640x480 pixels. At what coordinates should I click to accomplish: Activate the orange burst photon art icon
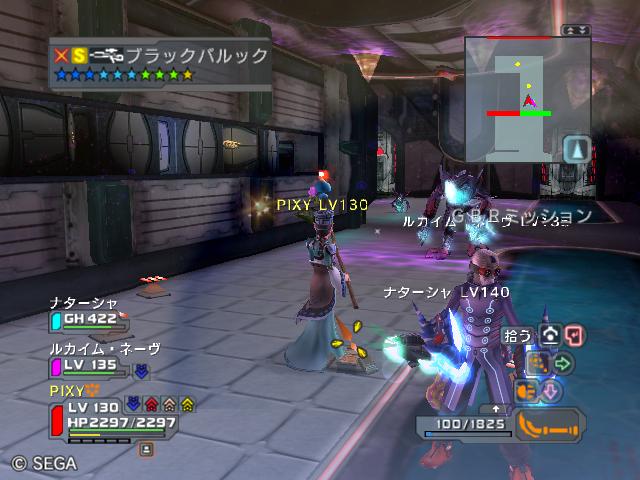[x=526, y=390]
